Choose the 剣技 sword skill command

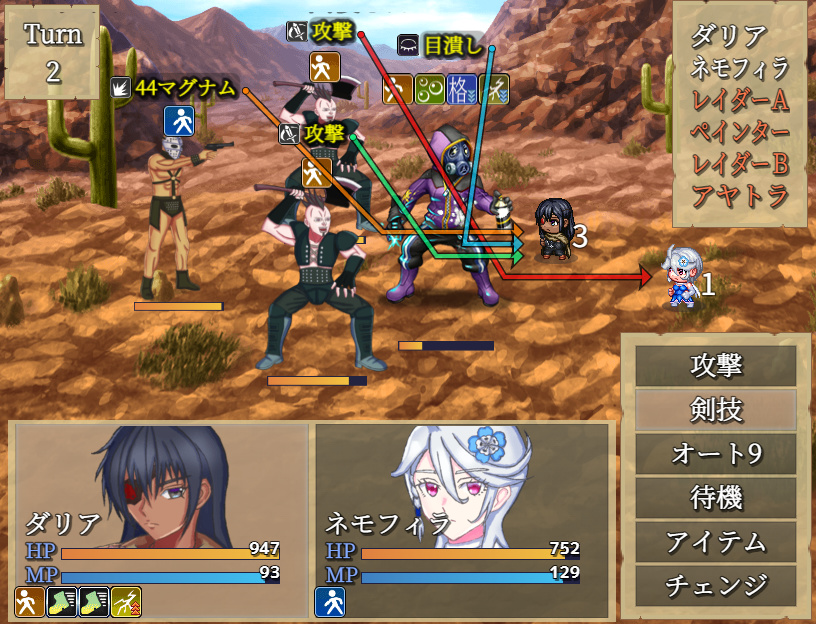[716, 410]
